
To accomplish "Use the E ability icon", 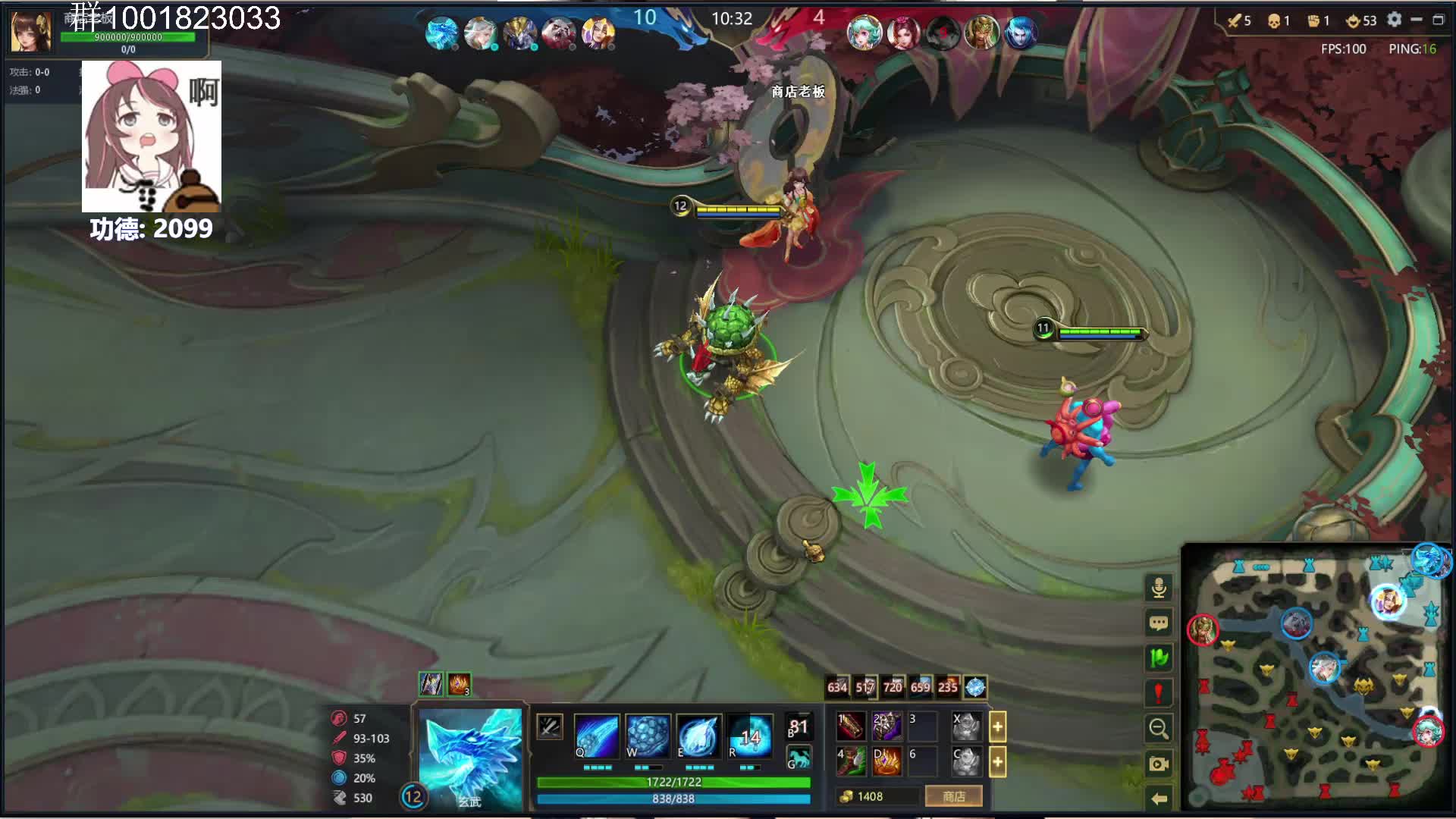I will (x=698, y=736).
